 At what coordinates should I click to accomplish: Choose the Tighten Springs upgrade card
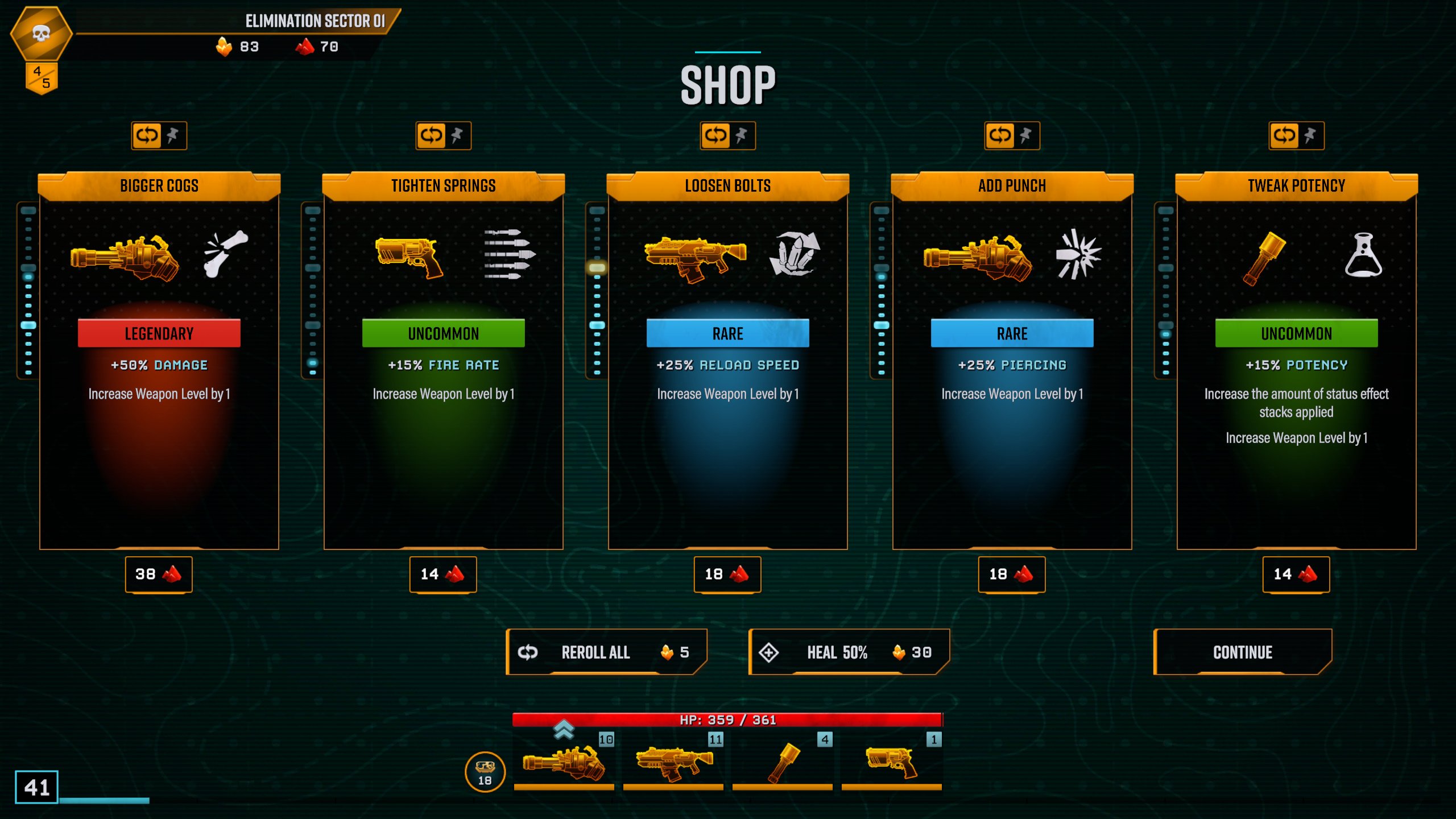(x=444, y=364)
